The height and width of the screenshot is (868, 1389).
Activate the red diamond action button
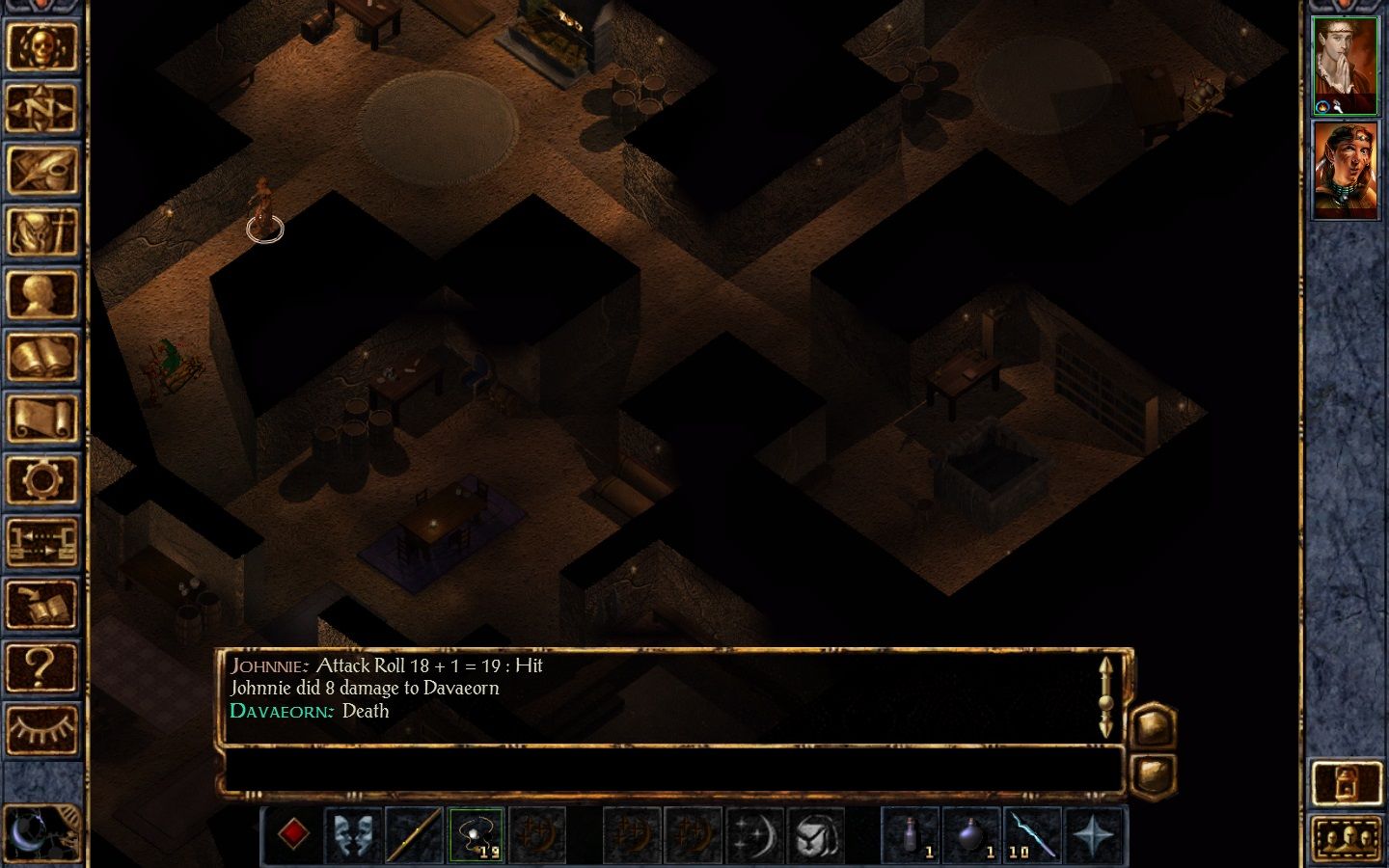293,833
